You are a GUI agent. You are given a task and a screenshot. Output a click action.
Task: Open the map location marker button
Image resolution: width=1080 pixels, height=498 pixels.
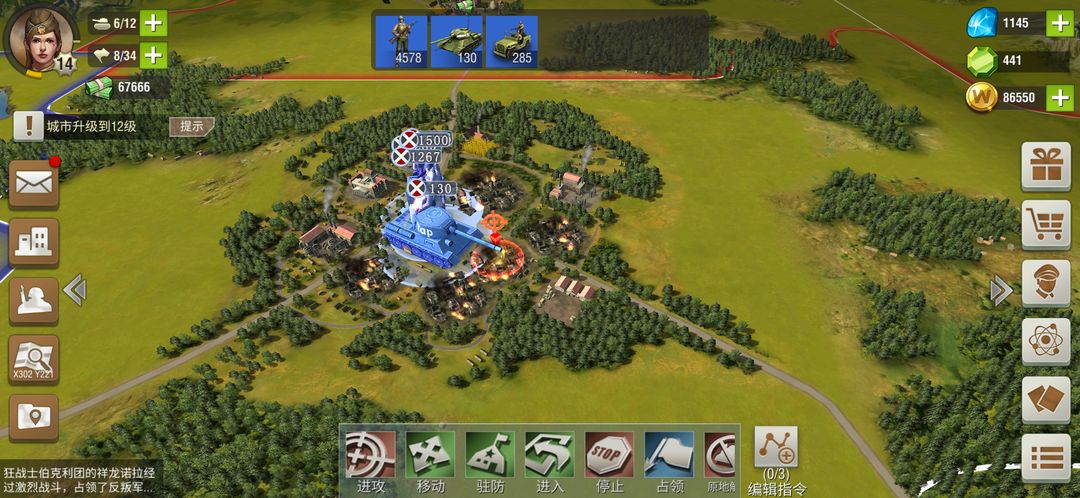tap(34, 416)
